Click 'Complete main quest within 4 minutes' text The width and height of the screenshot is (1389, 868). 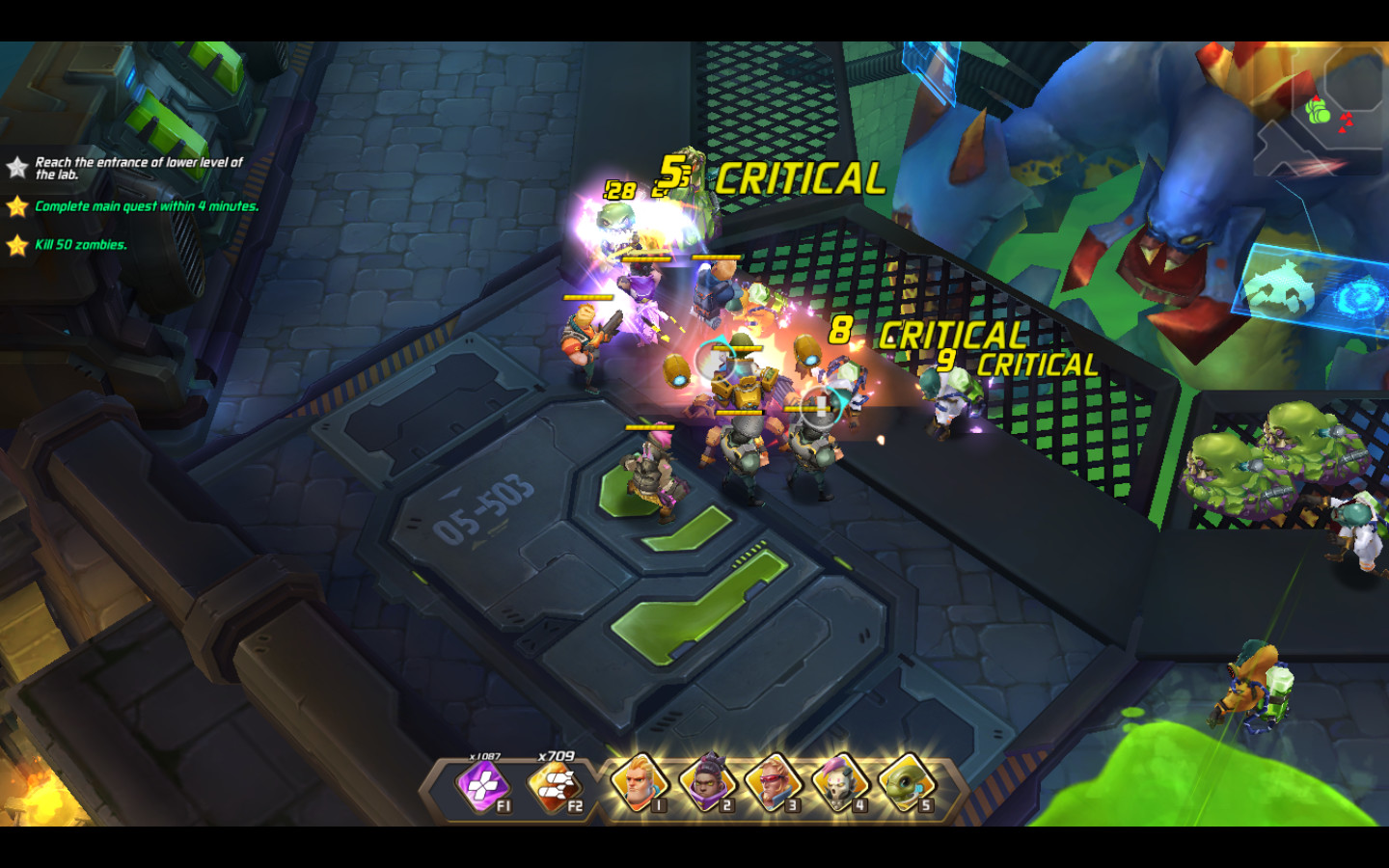145,206
